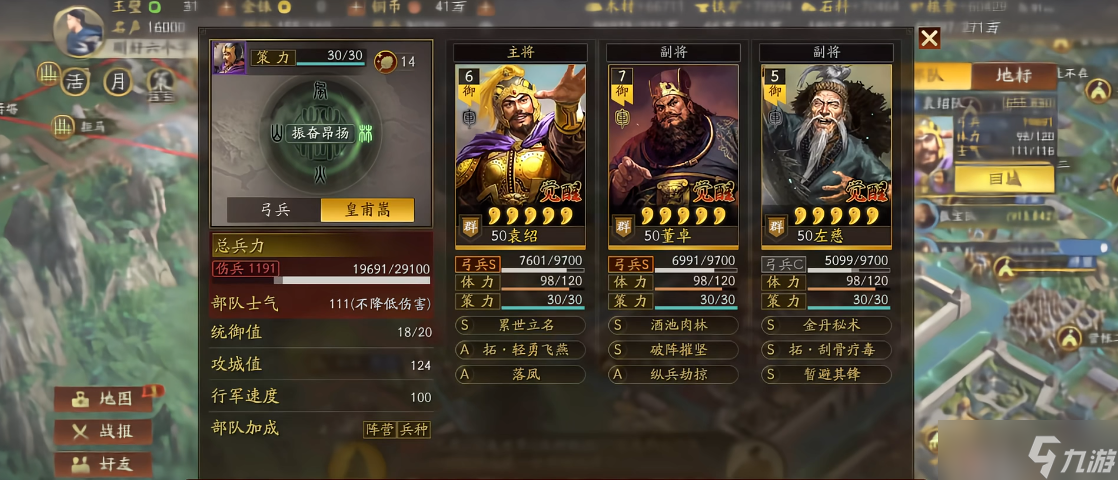
Task: Switch to the 皇甫嵩 tab
Action: [x=367, y=210]
